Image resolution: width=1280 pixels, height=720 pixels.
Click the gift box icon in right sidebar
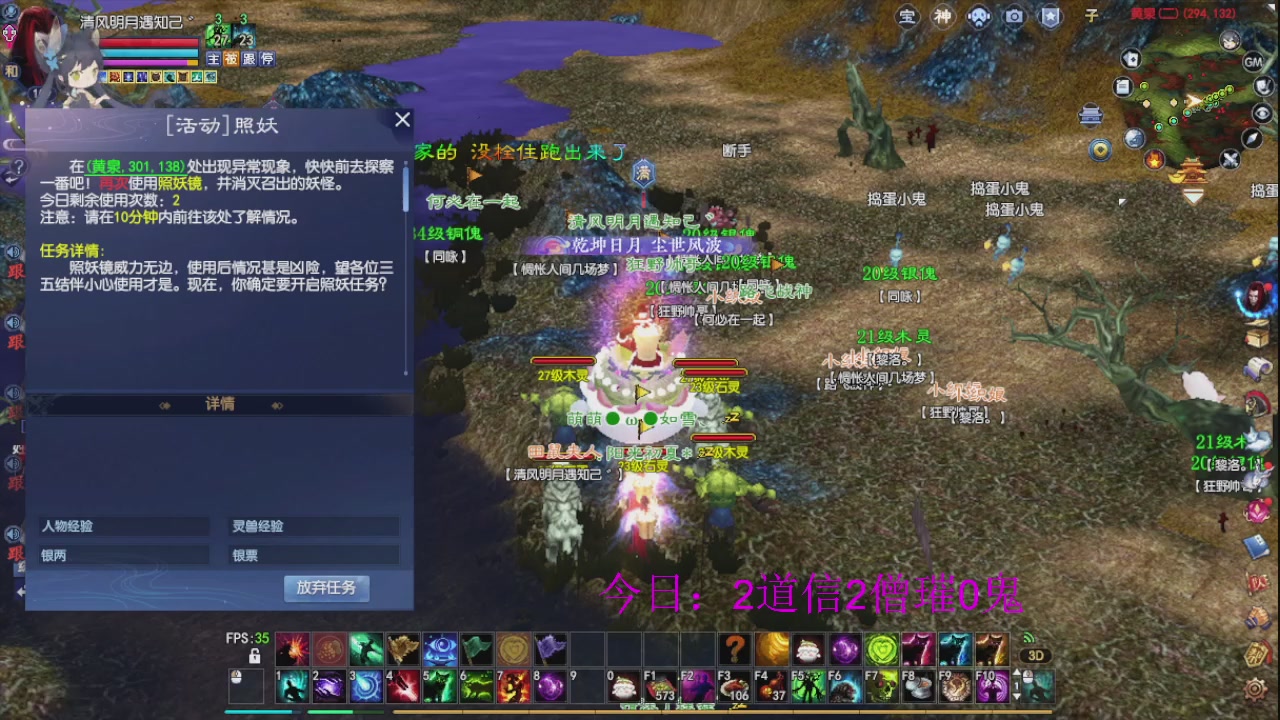[x=1257, y=332]
